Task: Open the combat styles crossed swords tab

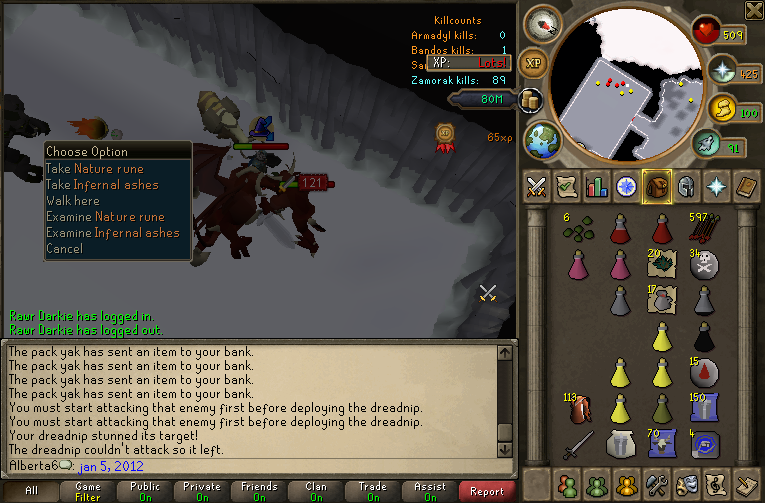Action: pos(535,186)
